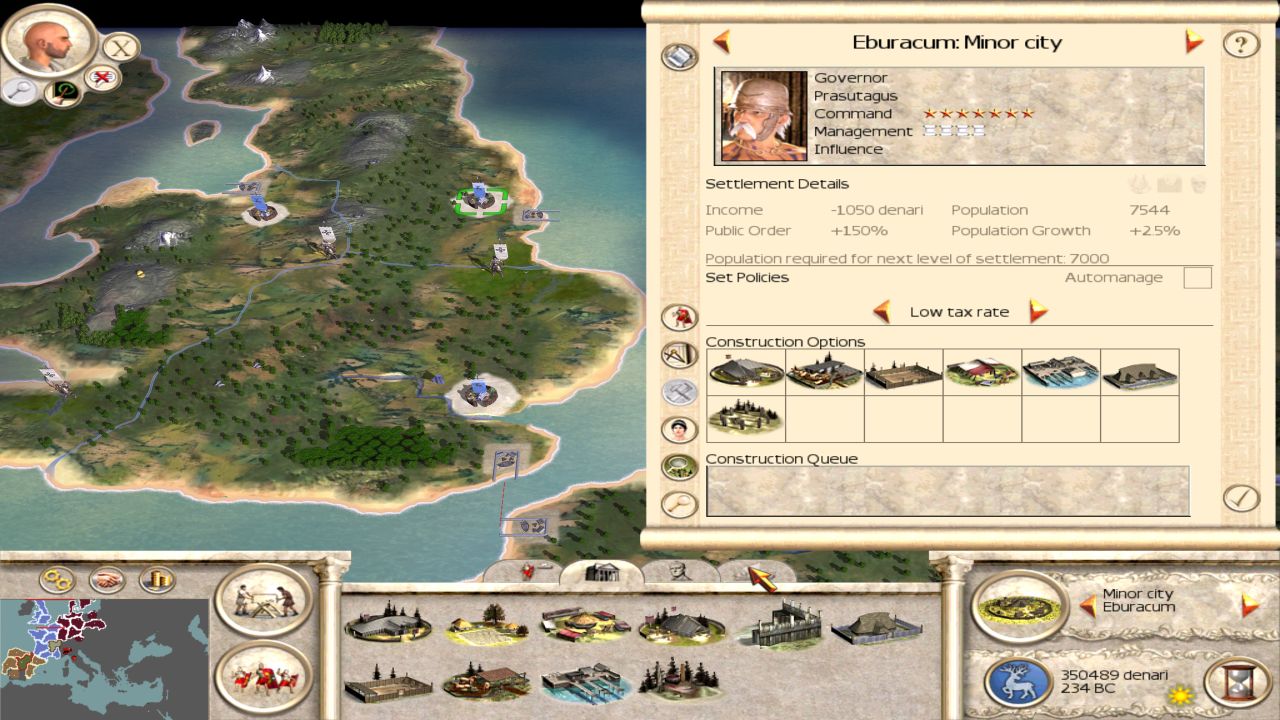Go to next settlement using scroll title arrow
The image size is (1280, 720).
(x=1194, y=42)
